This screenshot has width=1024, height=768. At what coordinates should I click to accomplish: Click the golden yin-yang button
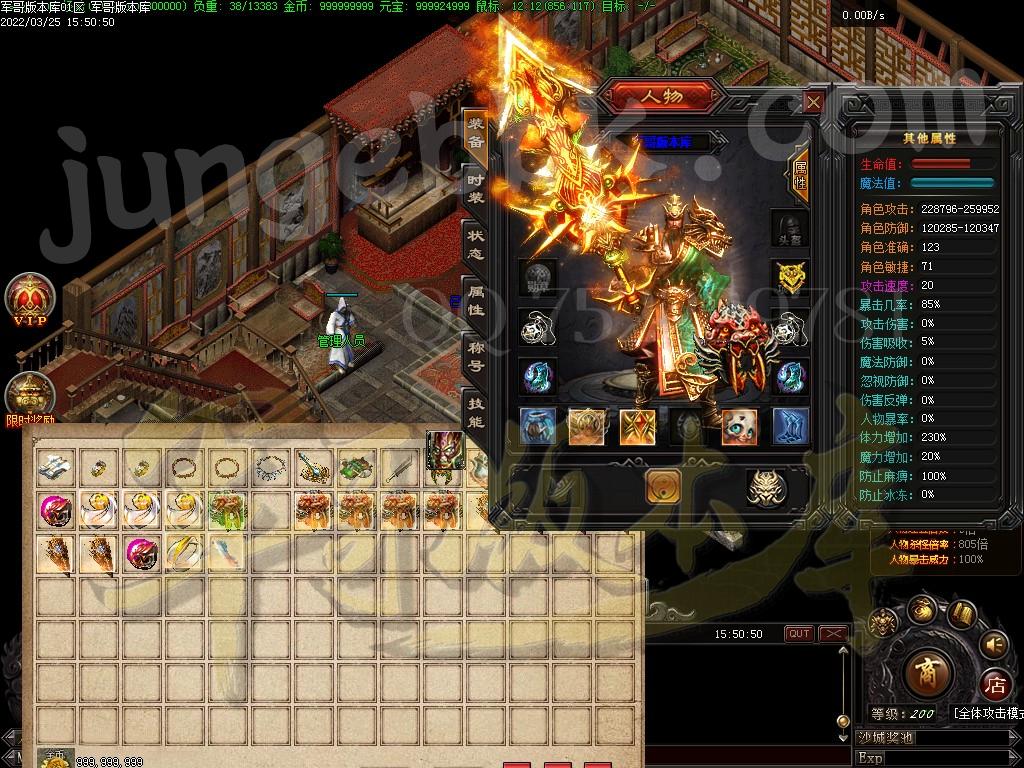(664, 487)
